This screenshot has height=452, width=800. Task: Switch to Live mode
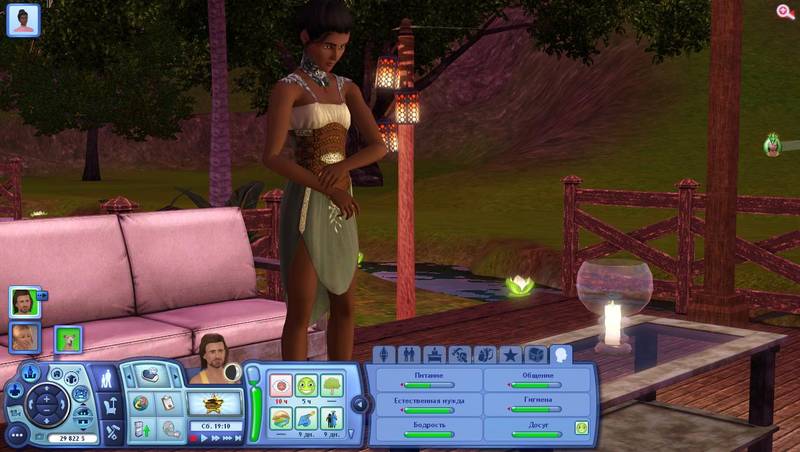[108, 379]
